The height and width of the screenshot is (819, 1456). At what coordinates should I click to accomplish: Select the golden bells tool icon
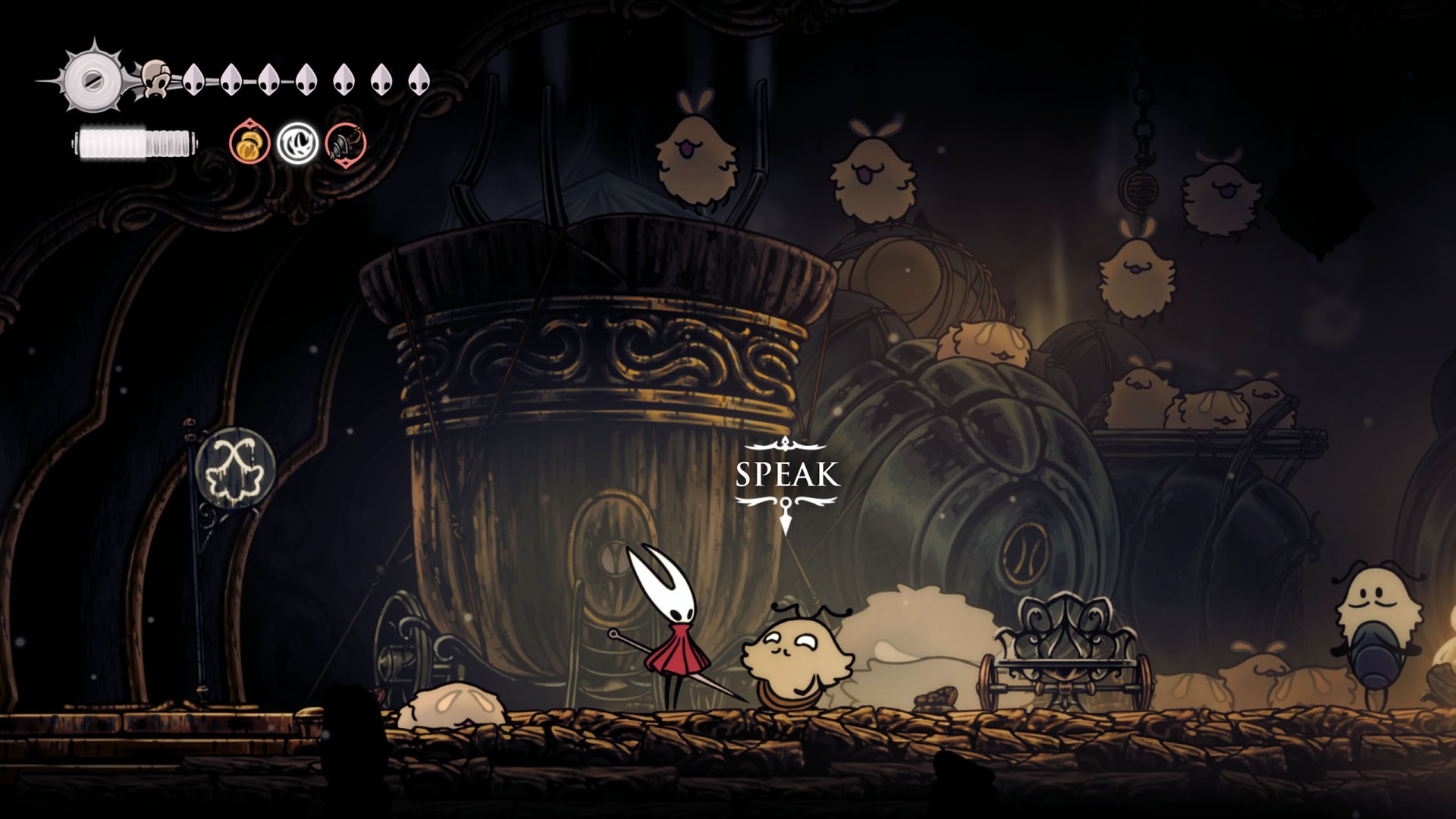point(250,142)
